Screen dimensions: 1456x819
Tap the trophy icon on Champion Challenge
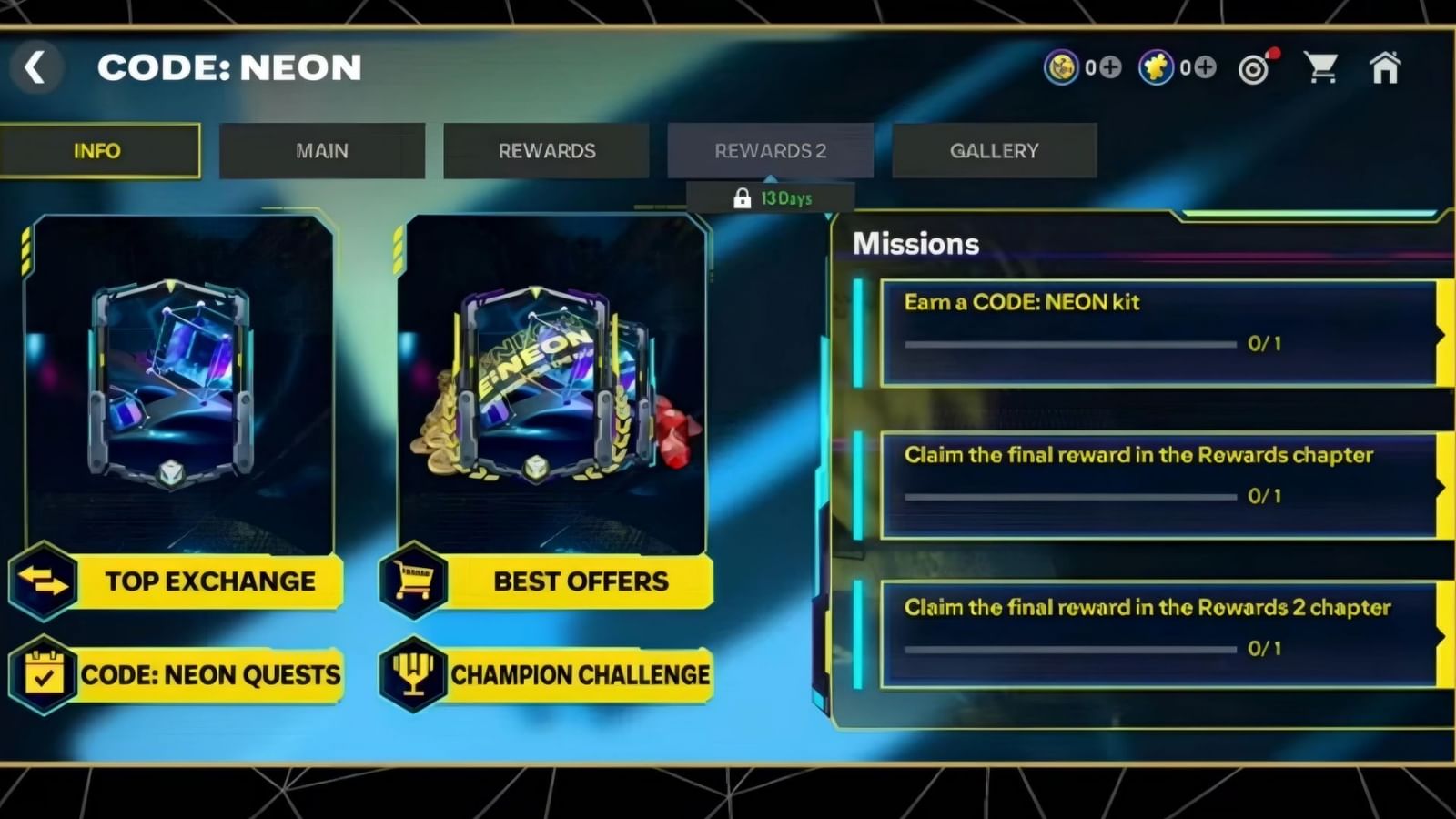(x=414, y=675)
